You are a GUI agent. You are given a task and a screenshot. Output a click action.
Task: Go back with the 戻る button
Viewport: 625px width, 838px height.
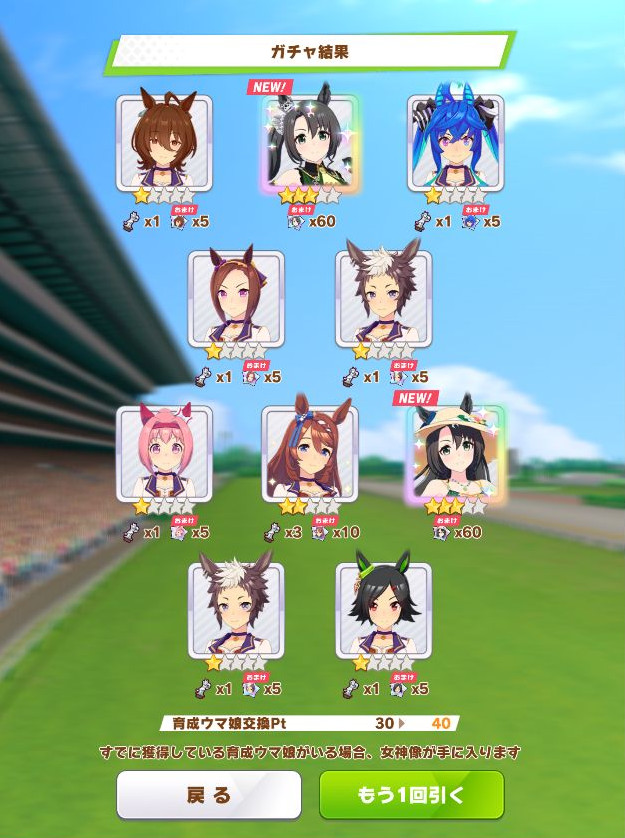pos(208,795)
